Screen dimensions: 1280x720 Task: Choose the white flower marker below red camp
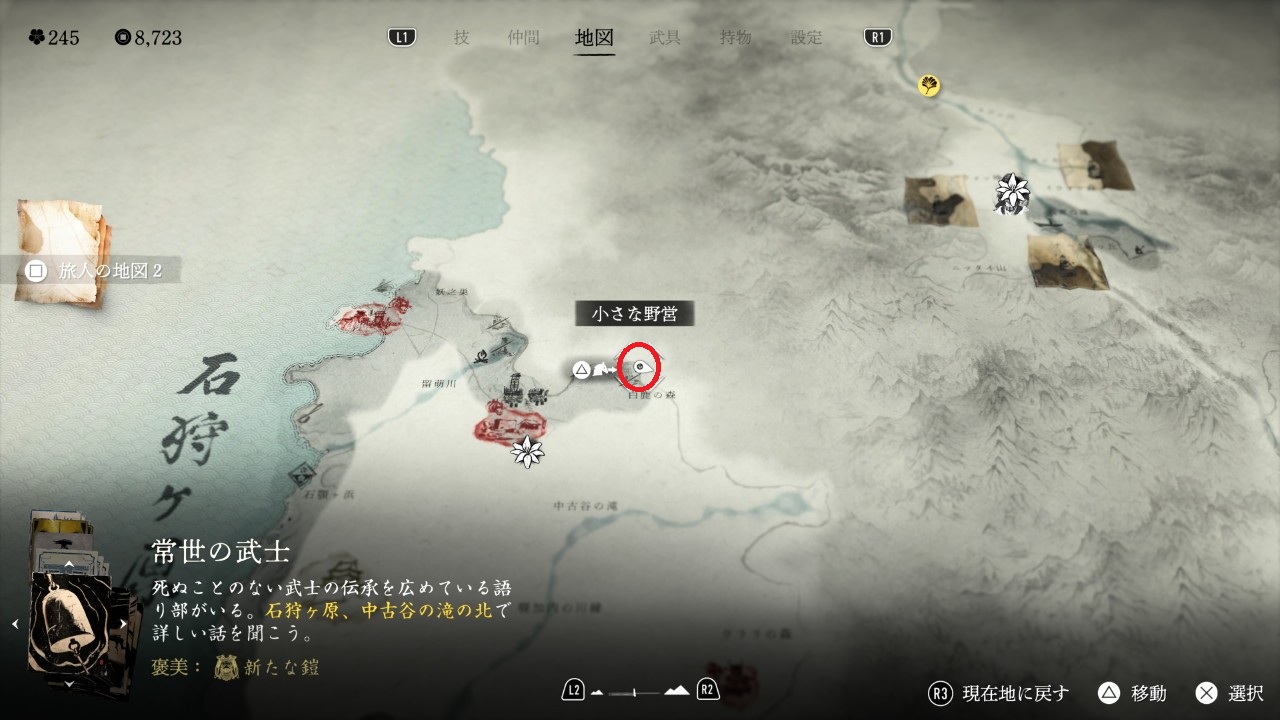pos(527,452)
